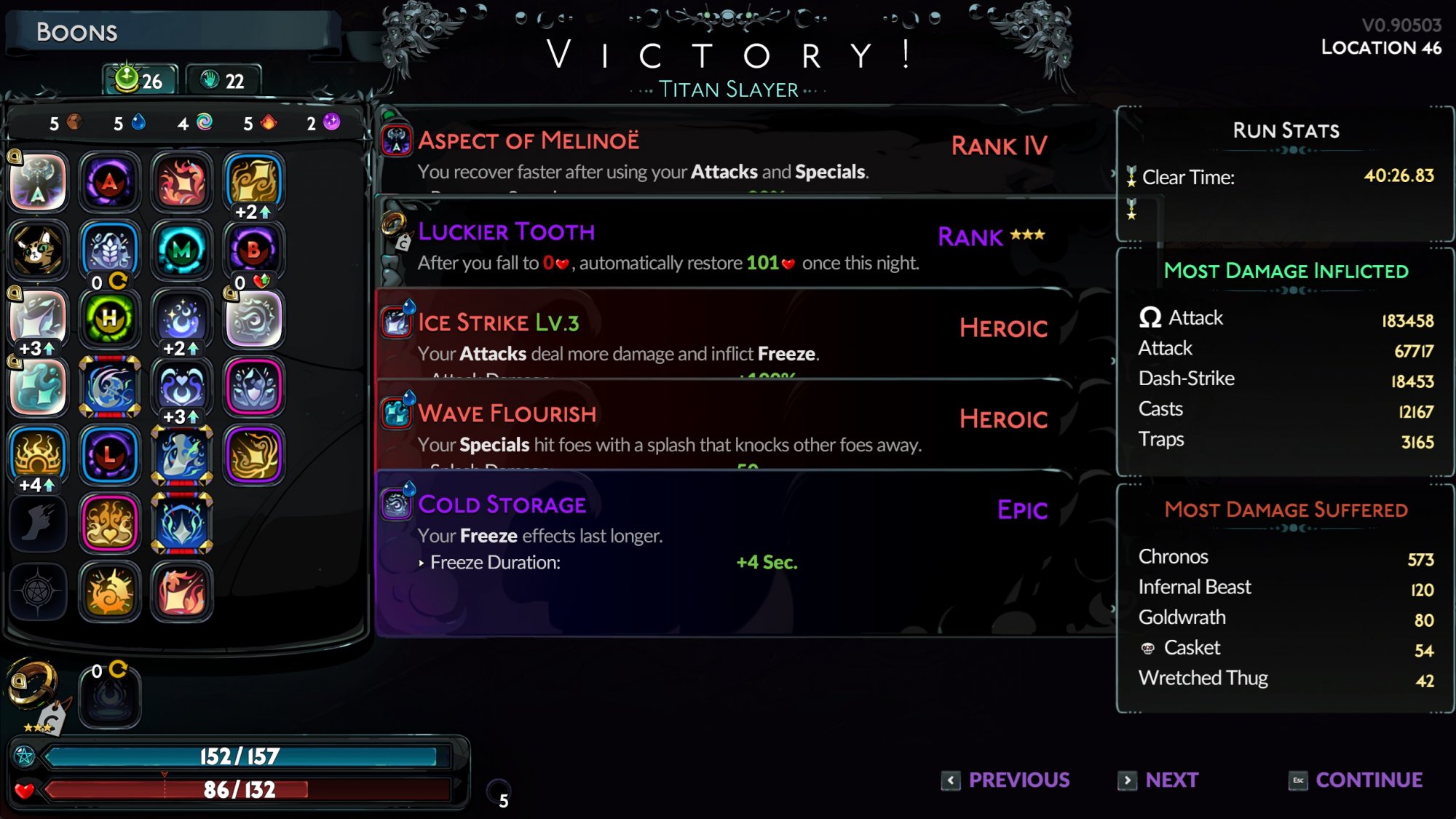Go to the Next stats page
This screenshot has width=1456, height=819.
tap(1159, 780)
